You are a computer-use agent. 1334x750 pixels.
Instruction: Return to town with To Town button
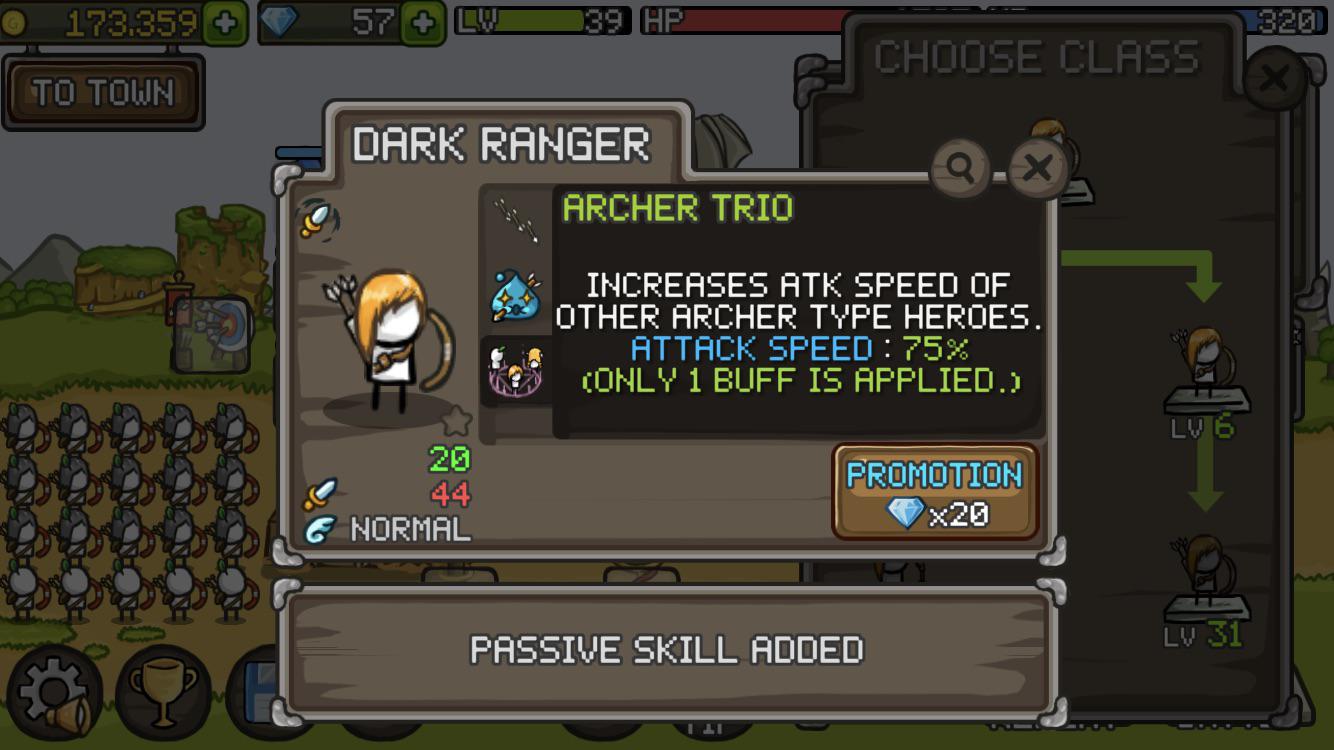103,93
